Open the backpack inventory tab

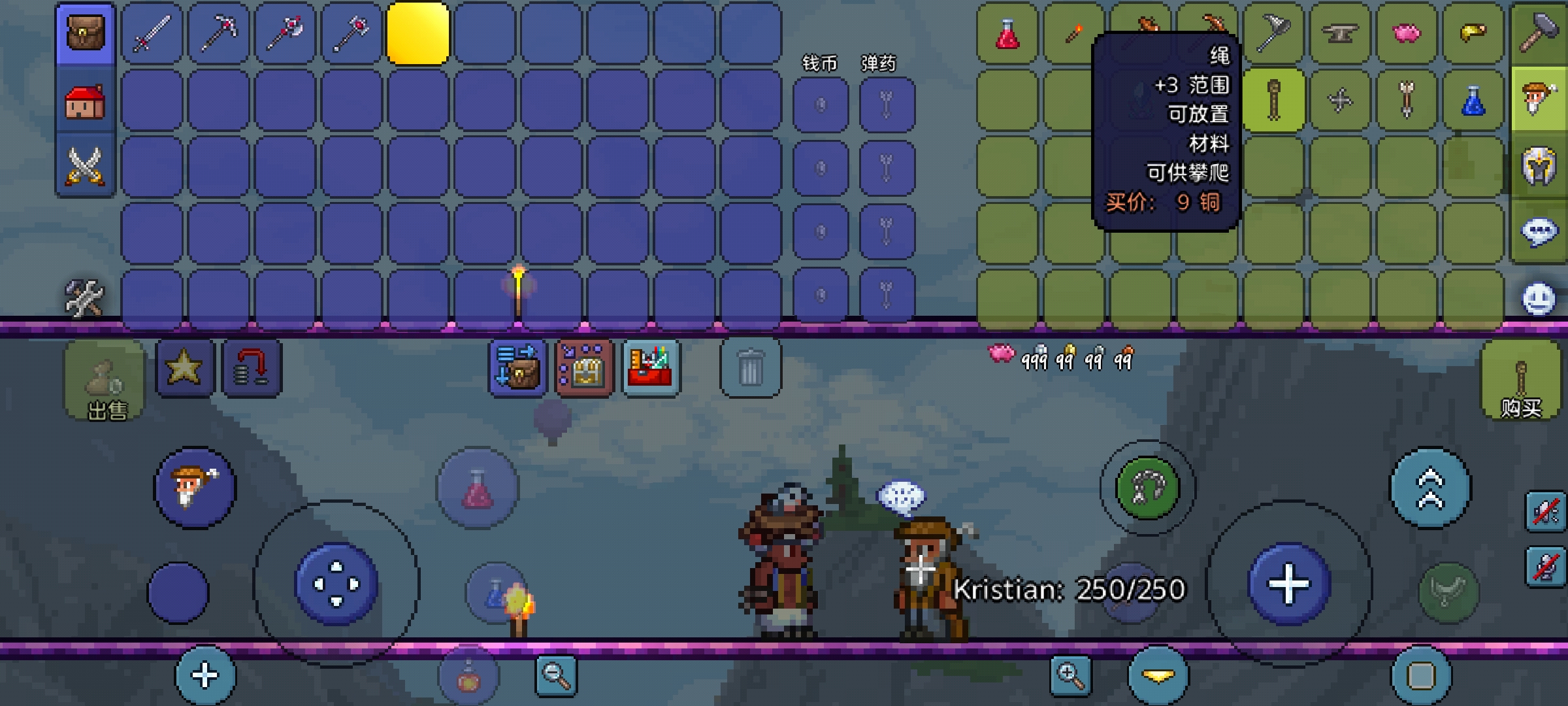tap(85, 33)
